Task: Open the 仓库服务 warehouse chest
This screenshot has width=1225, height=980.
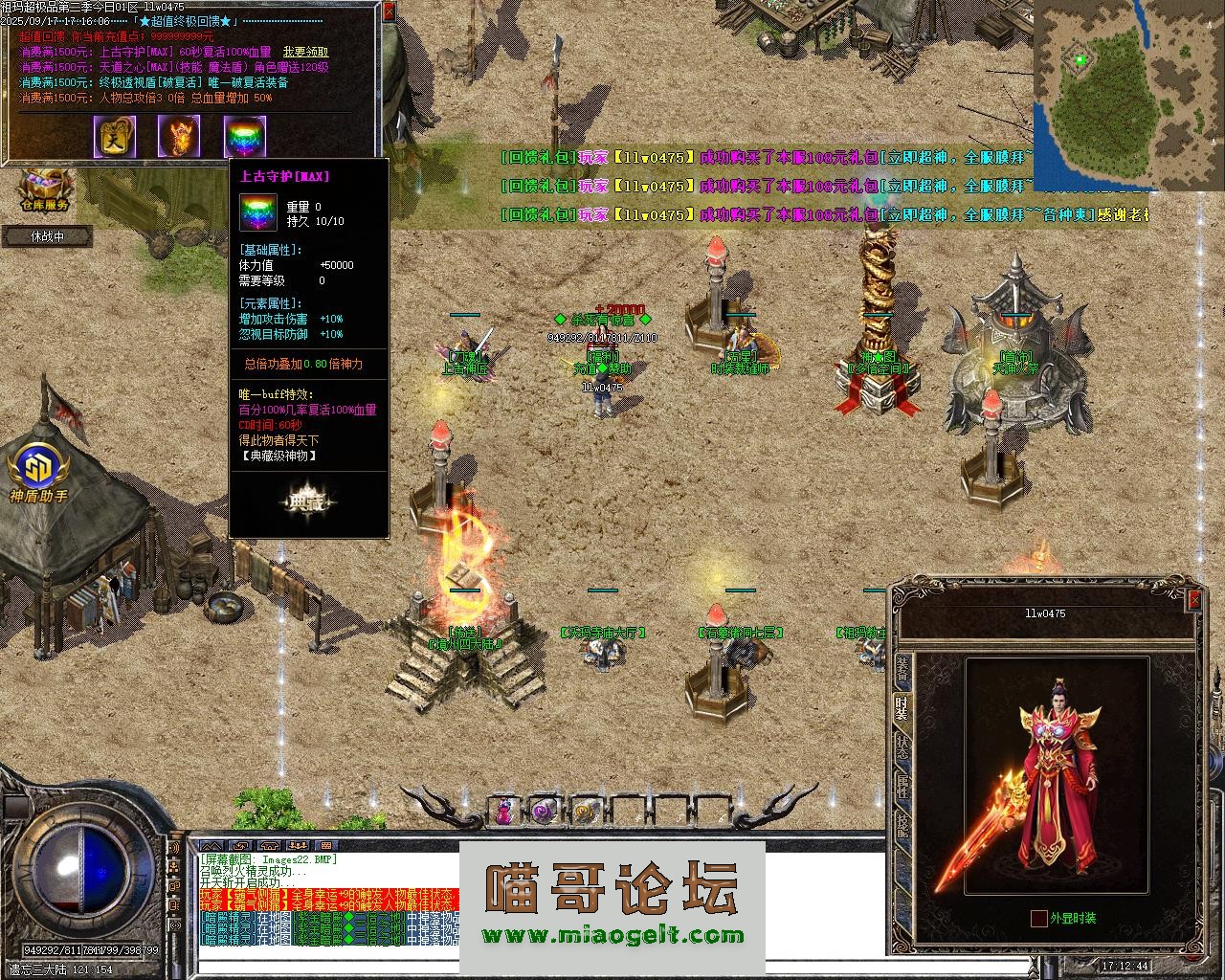Action: point(44,189)
